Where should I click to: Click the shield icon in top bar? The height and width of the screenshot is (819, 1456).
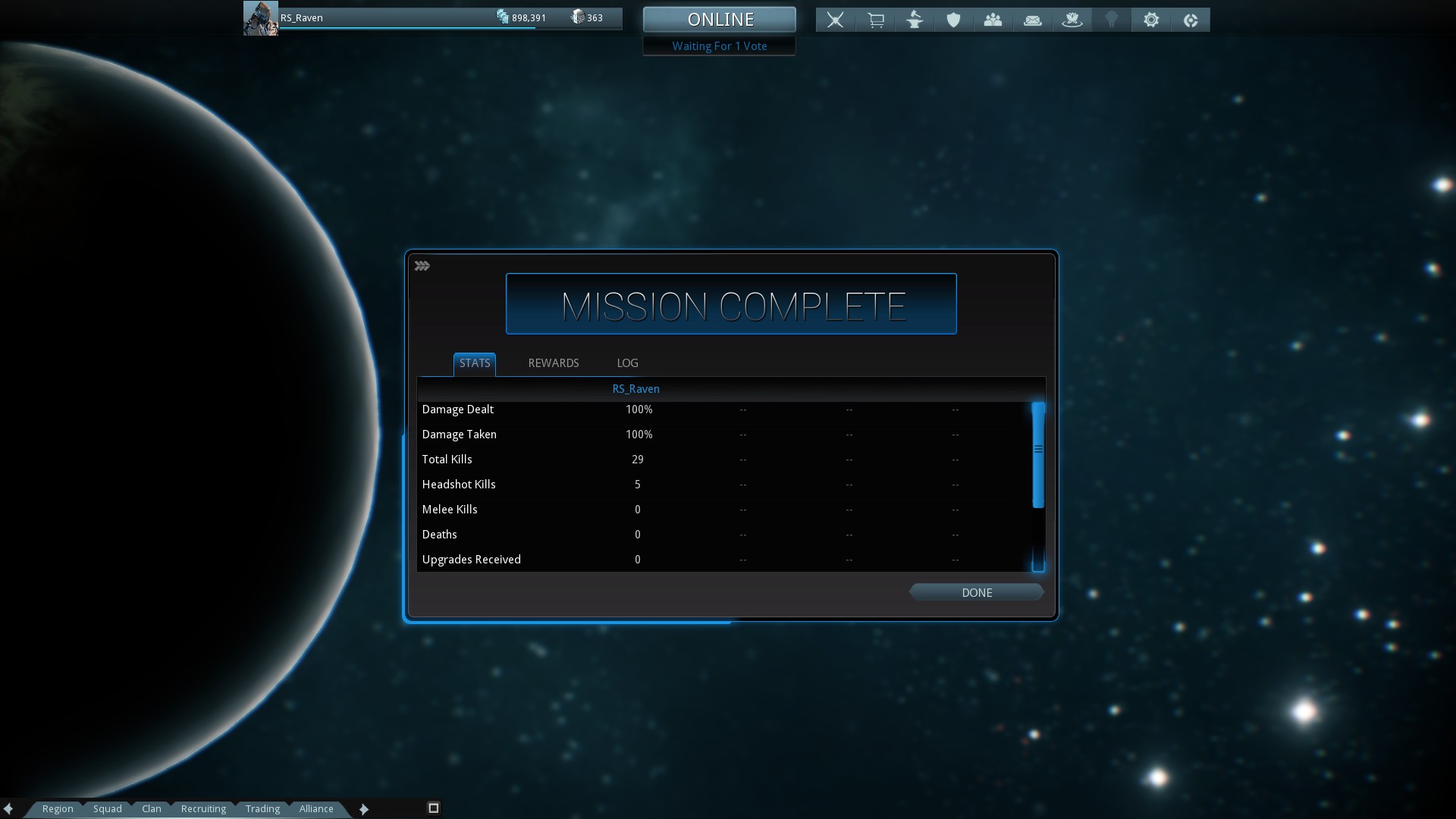[953, 20]
